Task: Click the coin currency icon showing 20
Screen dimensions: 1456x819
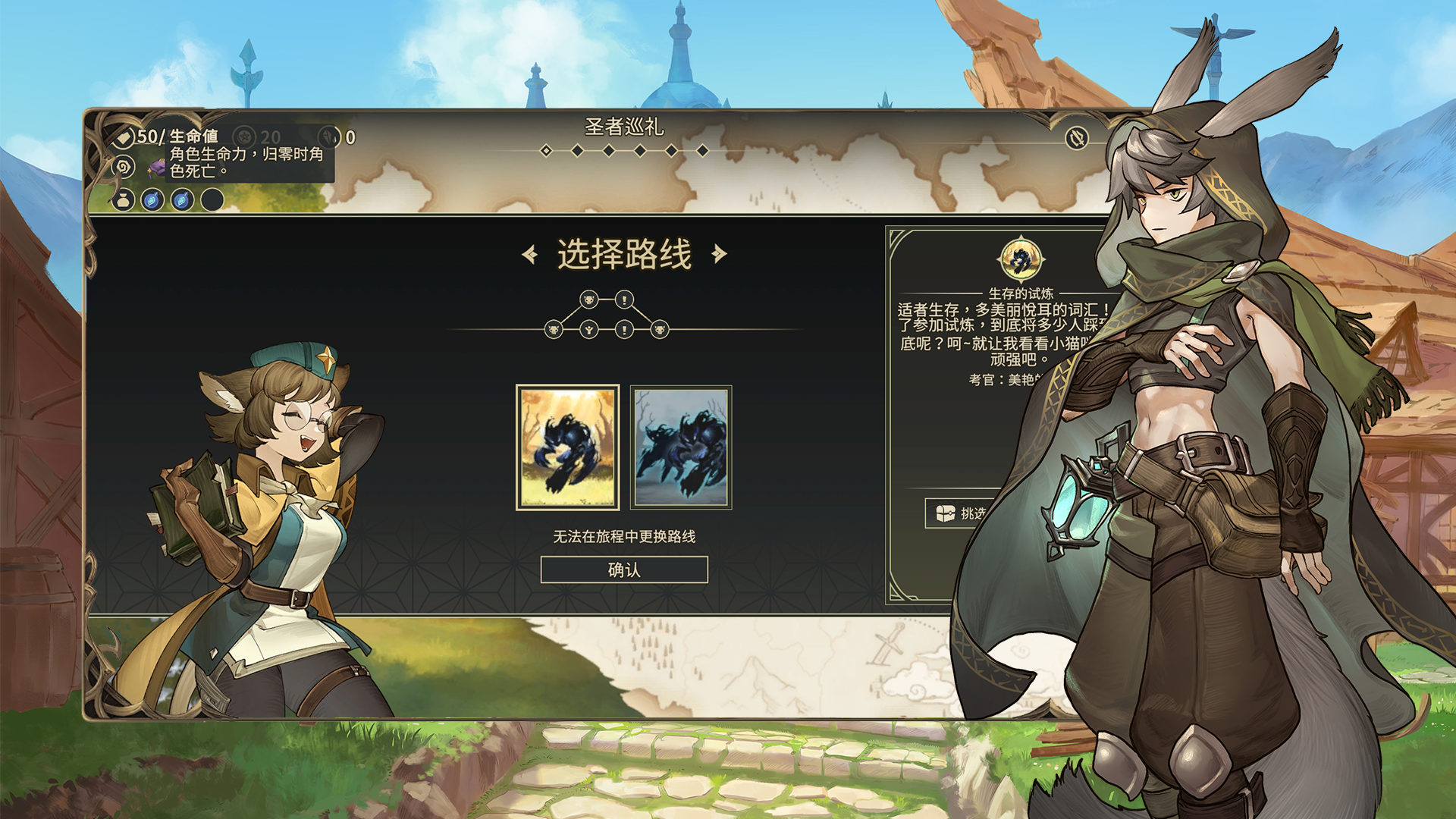Action: (245, 136)
